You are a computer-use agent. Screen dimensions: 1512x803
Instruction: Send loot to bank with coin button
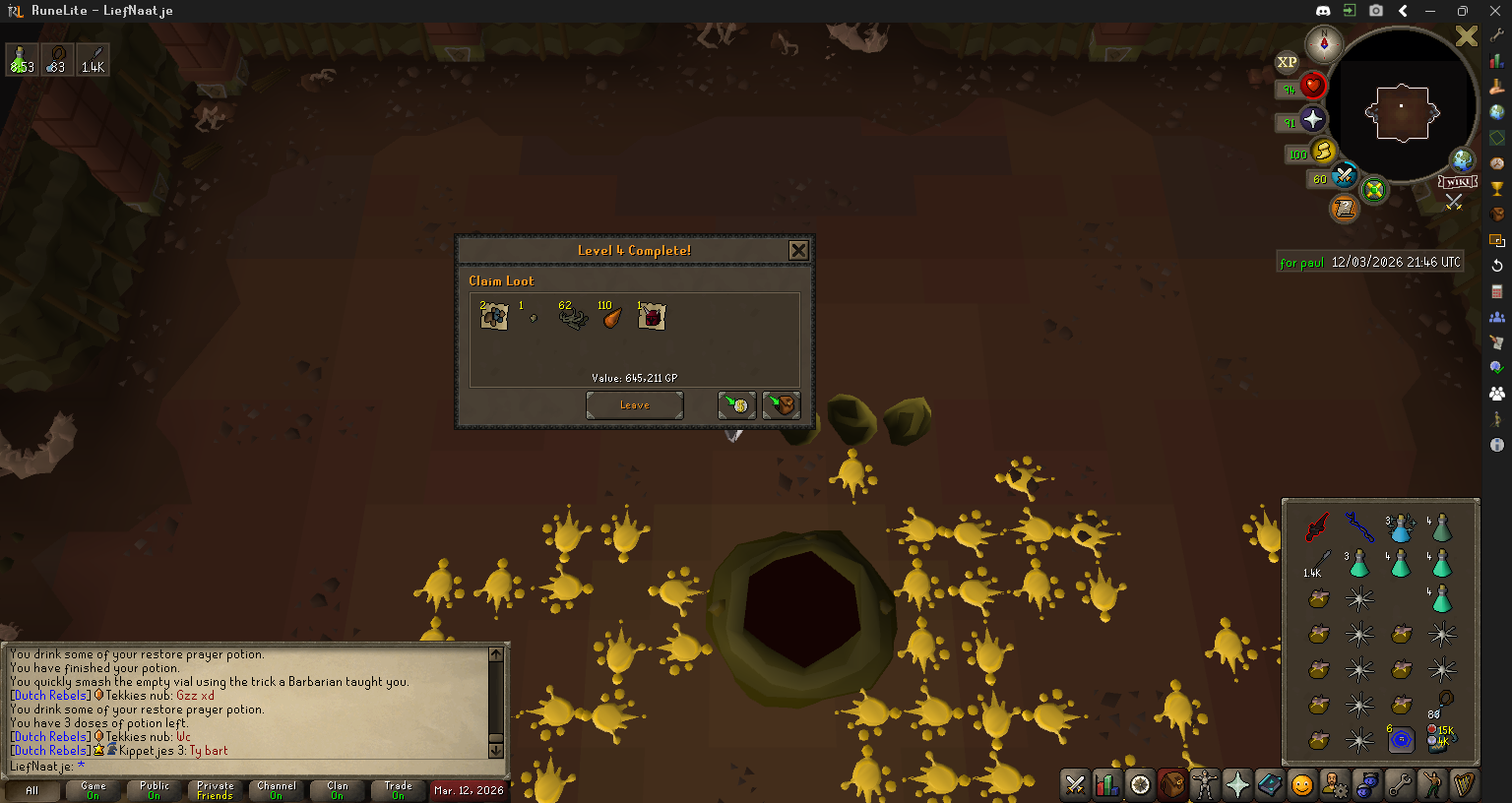click(736, 405)
